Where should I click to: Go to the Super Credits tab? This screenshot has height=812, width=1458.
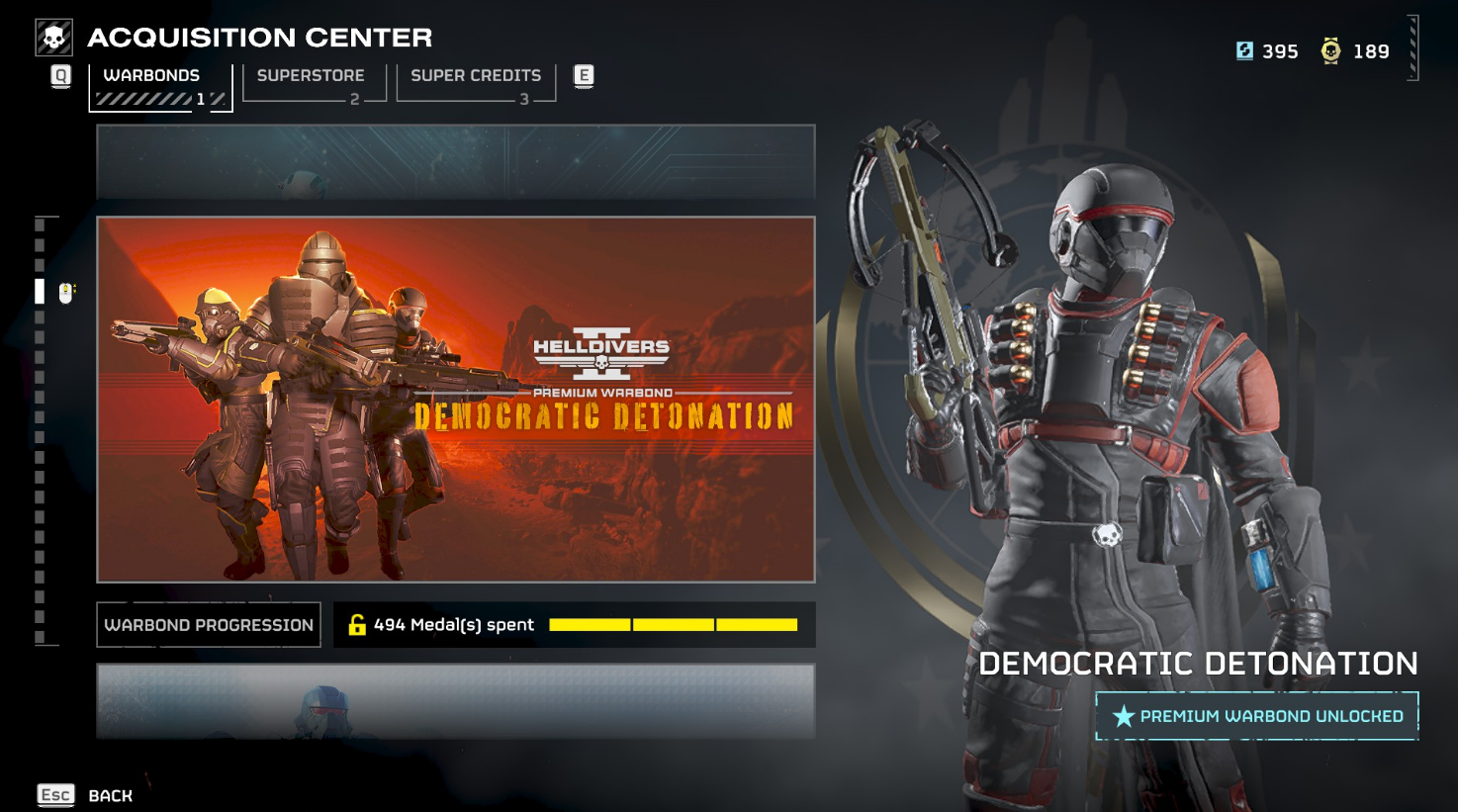point(476,82)
